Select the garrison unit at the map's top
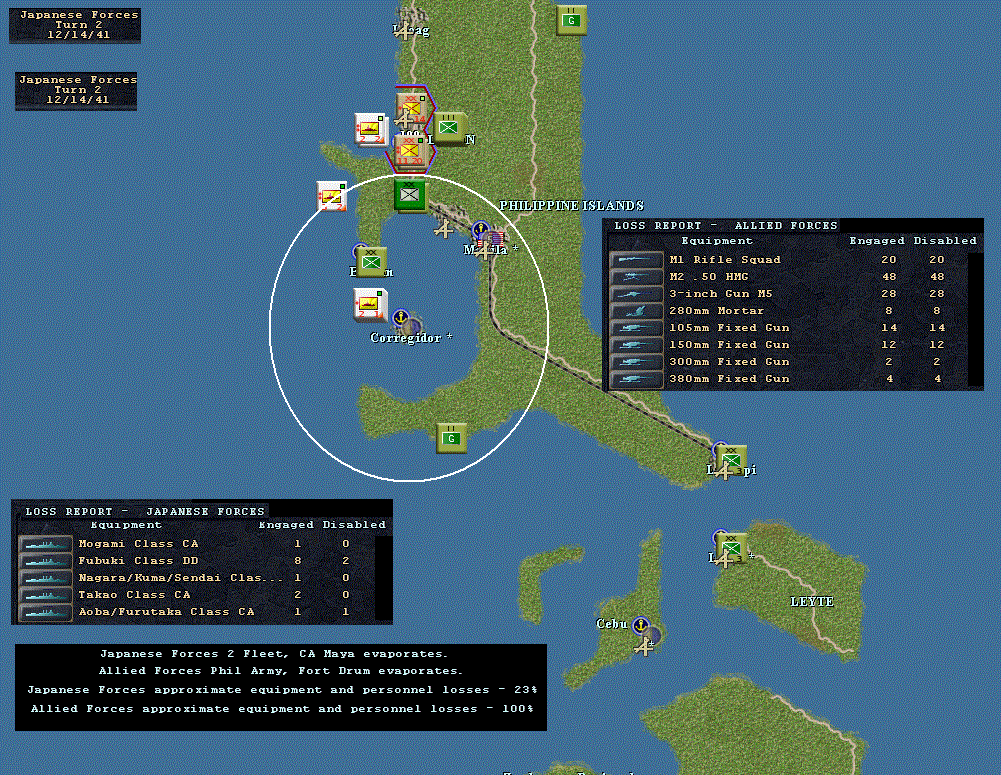 (571, 19)
